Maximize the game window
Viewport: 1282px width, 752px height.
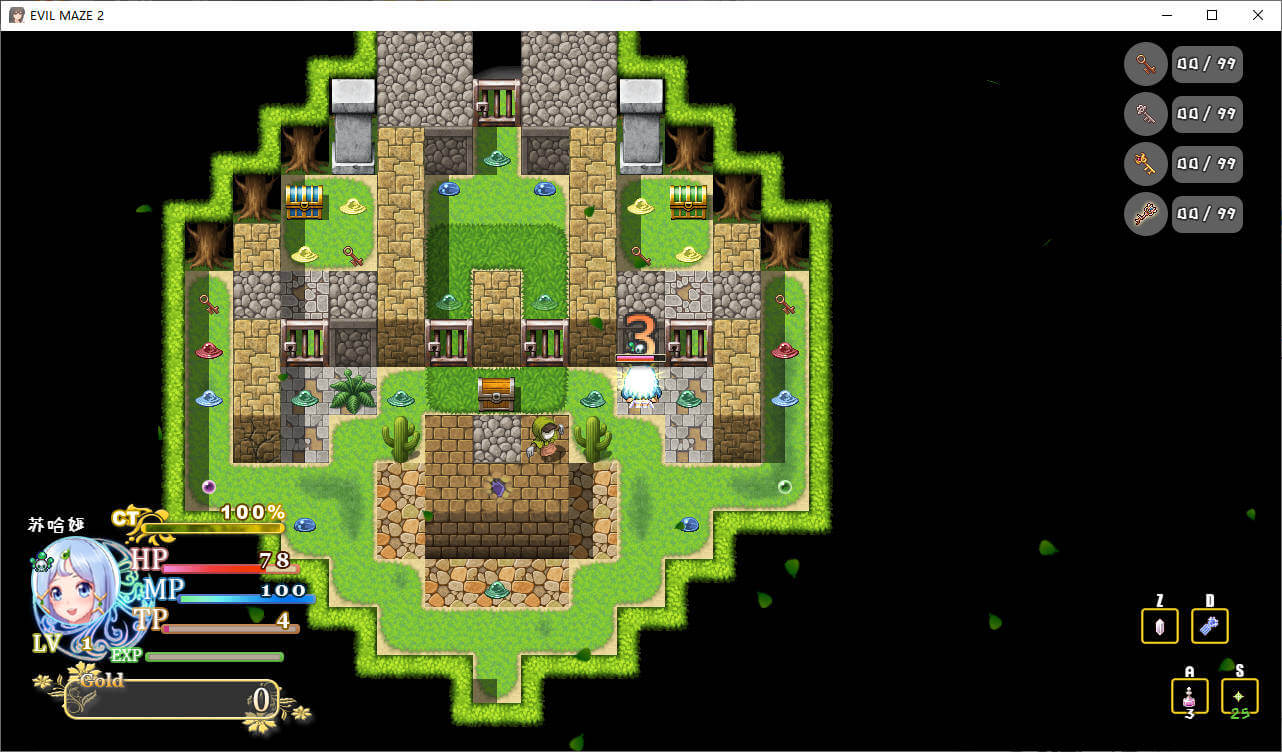tap(1212, 15)
